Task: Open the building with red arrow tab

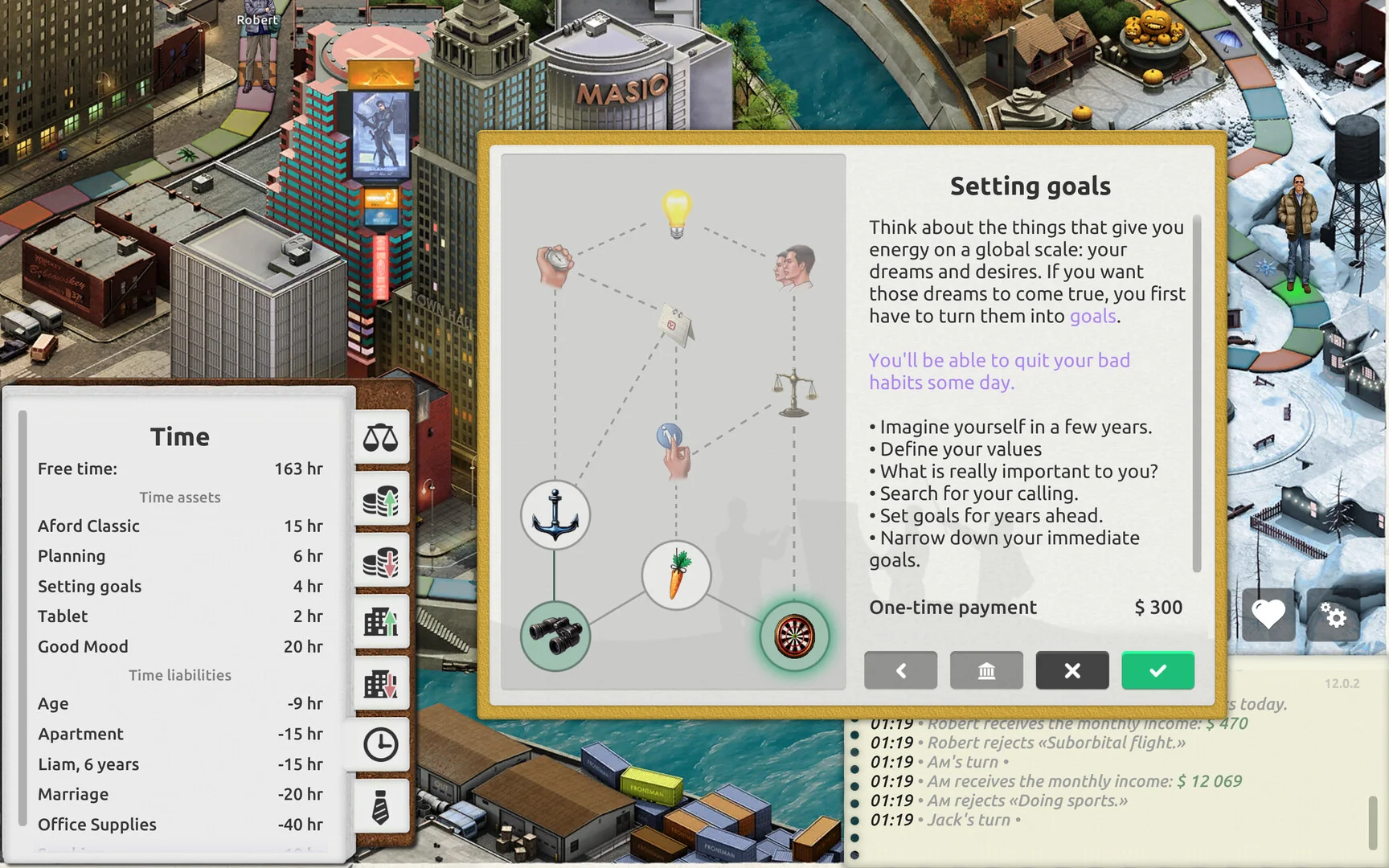Action: 381,684
